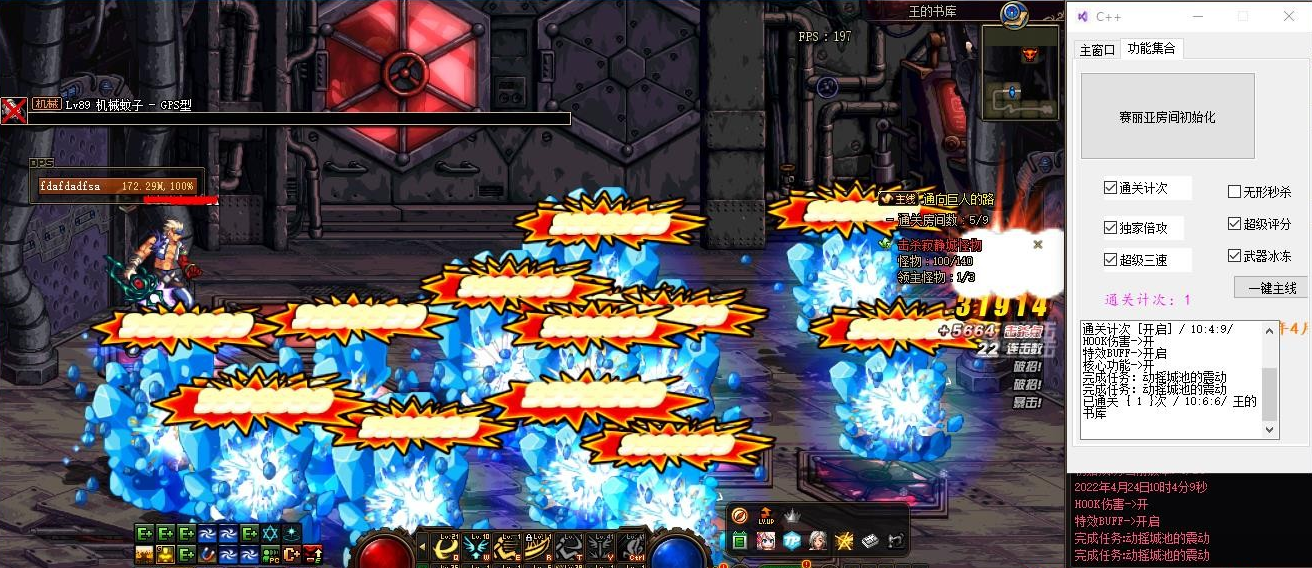Close the quest tracker with the X

pyautogui.click(x=1038, y=244)
